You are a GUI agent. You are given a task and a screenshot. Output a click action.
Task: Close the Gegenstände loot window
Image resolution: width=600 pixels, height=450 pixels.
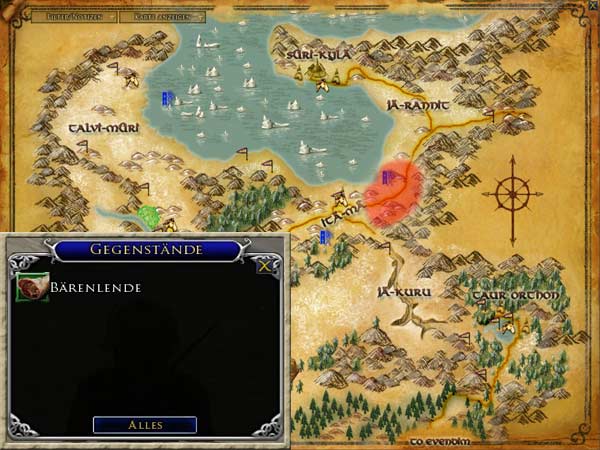click(x=264, y=266)
